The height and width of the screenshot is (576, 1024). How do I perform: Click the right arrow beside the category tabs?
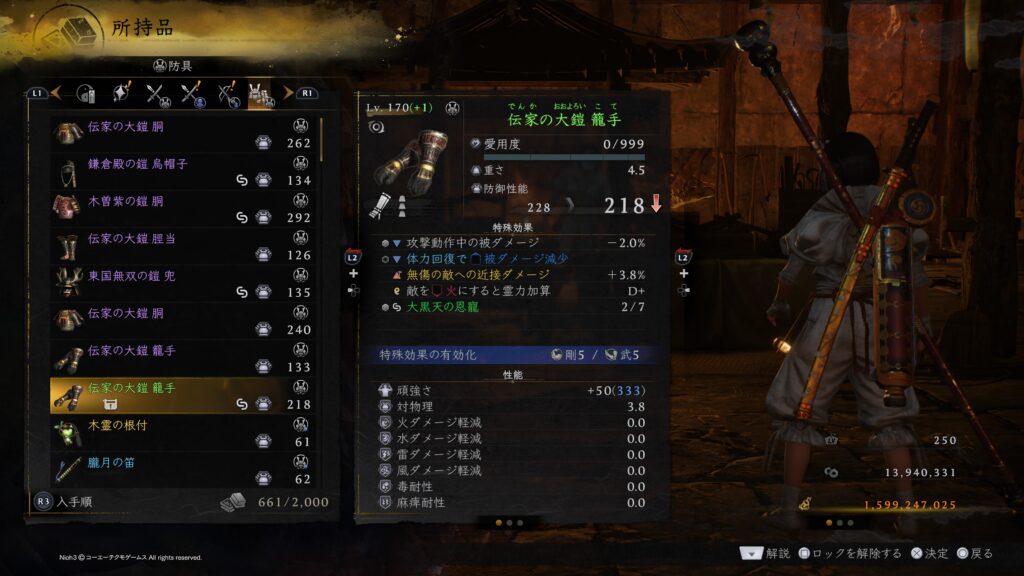pos(289,93)
